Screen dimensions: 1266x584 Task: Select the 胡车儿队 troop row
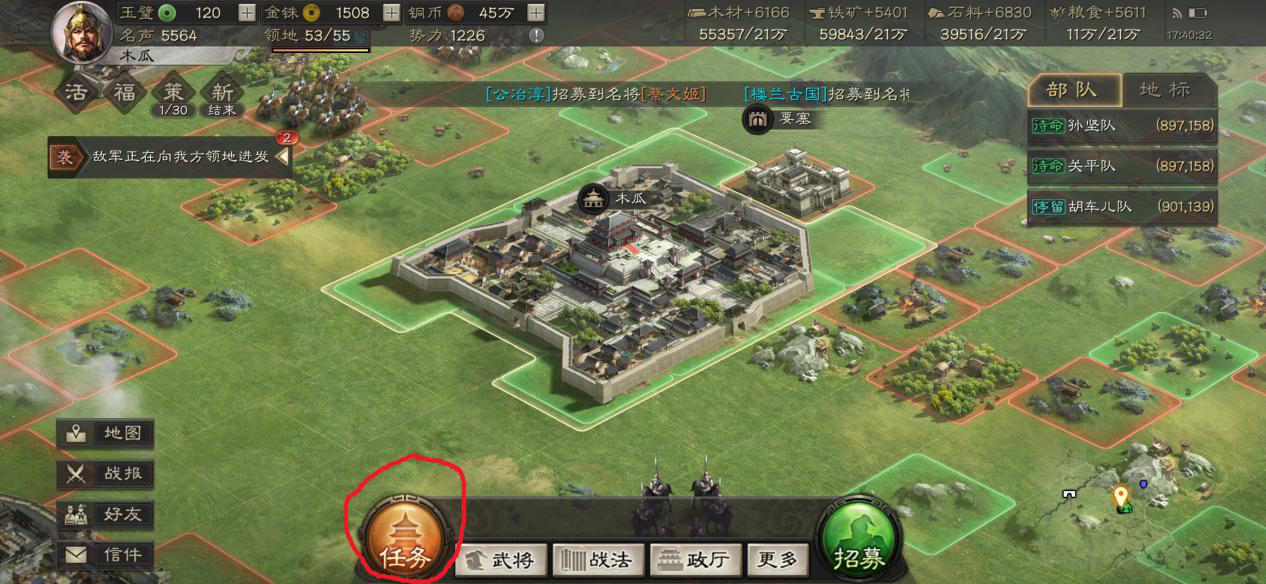point(1122,207)
